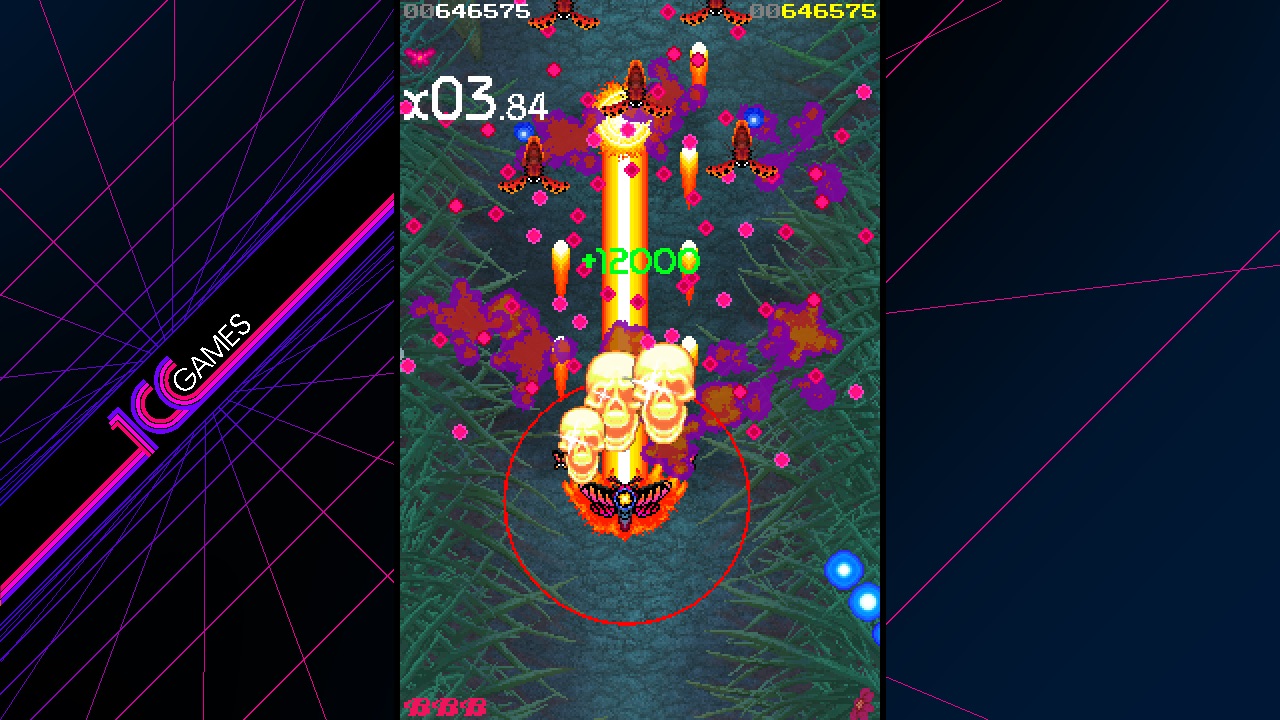This screenshot has width=1280, height=720.
Task: Select the first B bomb stock icon
Action: pyautogui.click(x=419, y=706)
